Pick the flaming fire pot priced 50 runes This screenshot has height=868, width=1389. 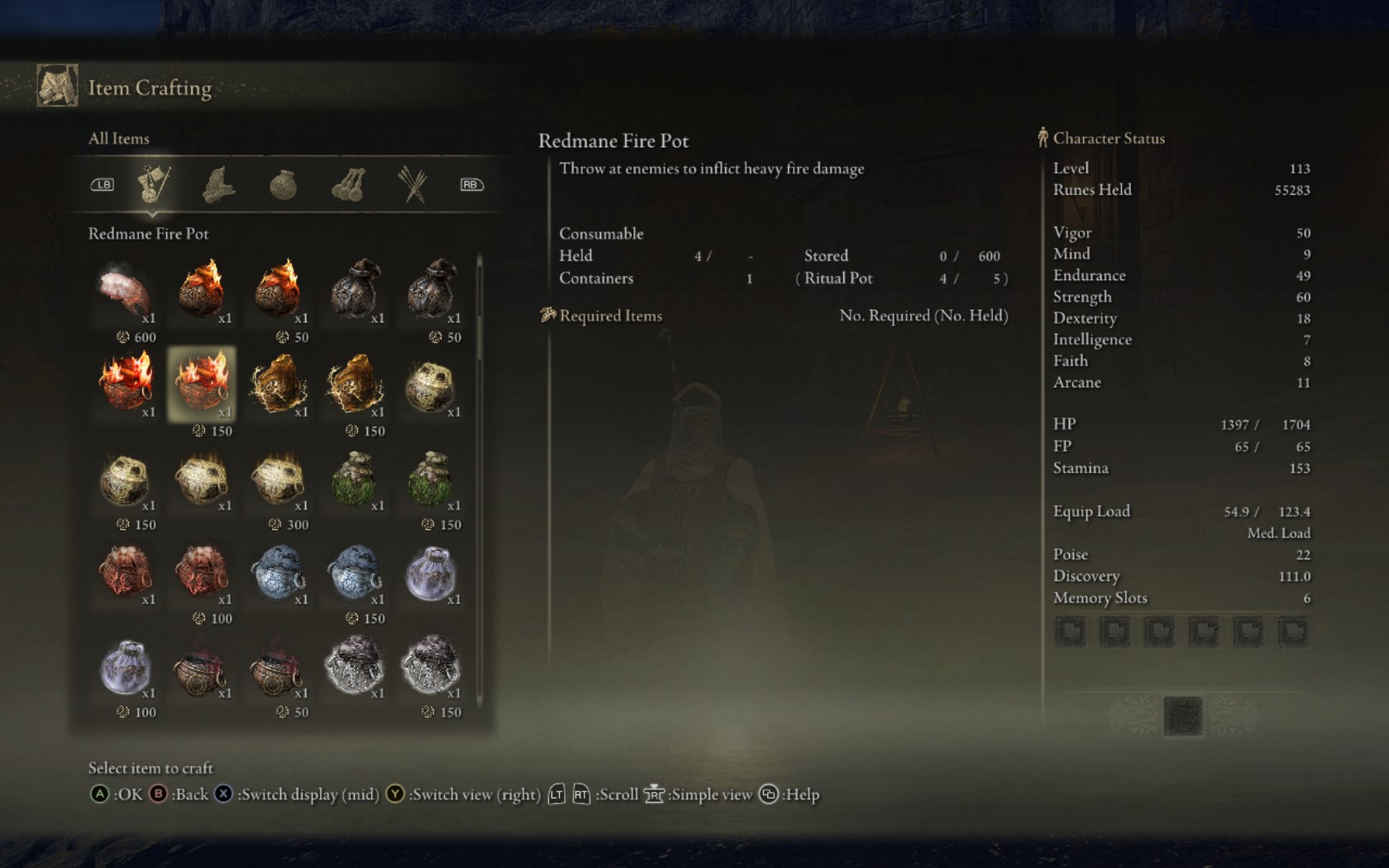click(278, 290)
